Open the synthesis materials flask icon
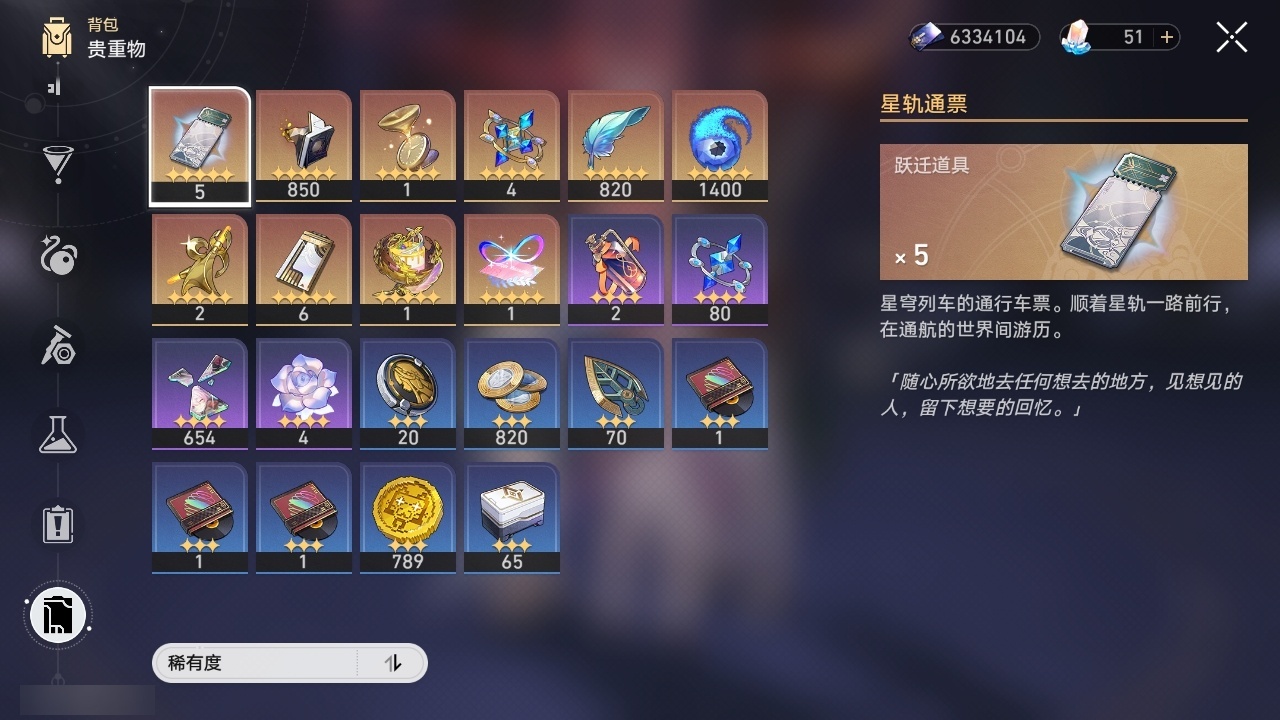The height and width of the screenshot is (720, 1280). point(57,434)
